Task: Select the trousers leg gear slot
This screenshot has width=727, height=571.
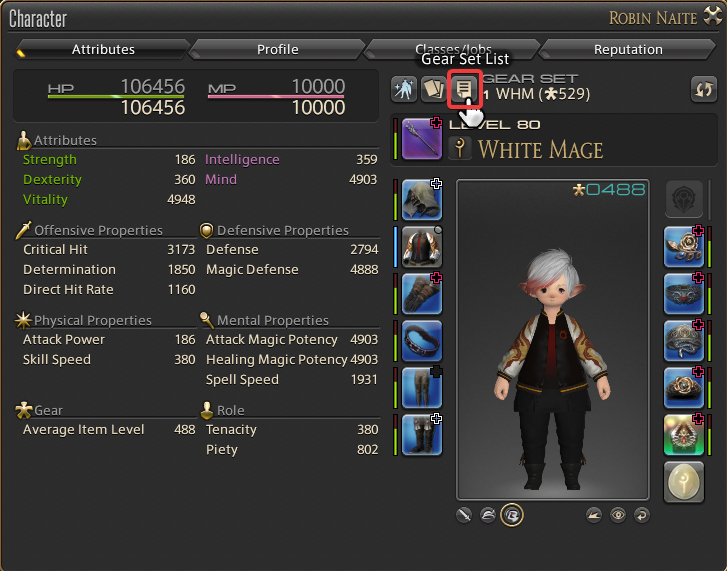Action: tap(422, 388)
